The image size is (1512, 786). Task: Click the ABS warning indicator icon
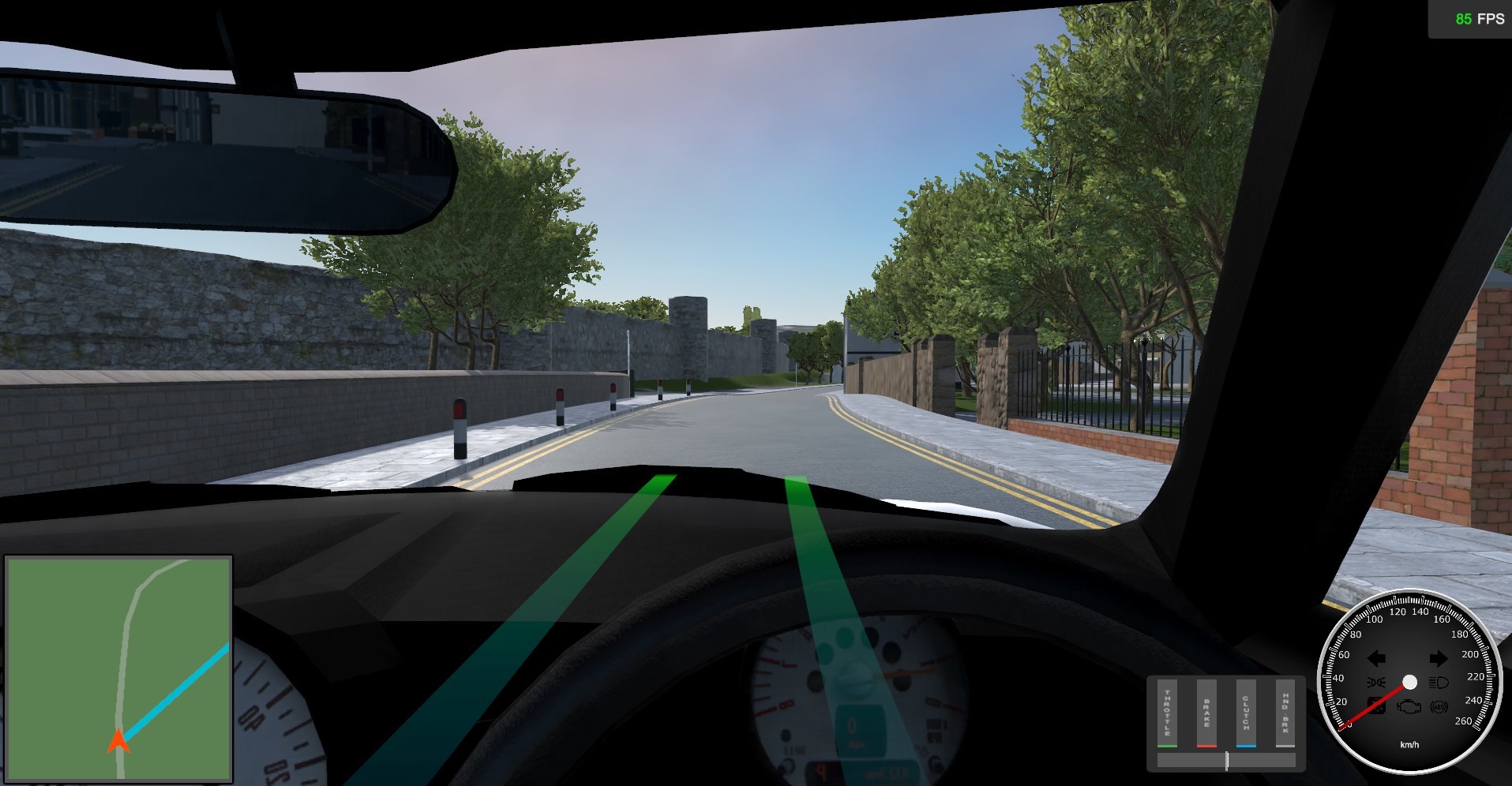tap(1439, 707)
